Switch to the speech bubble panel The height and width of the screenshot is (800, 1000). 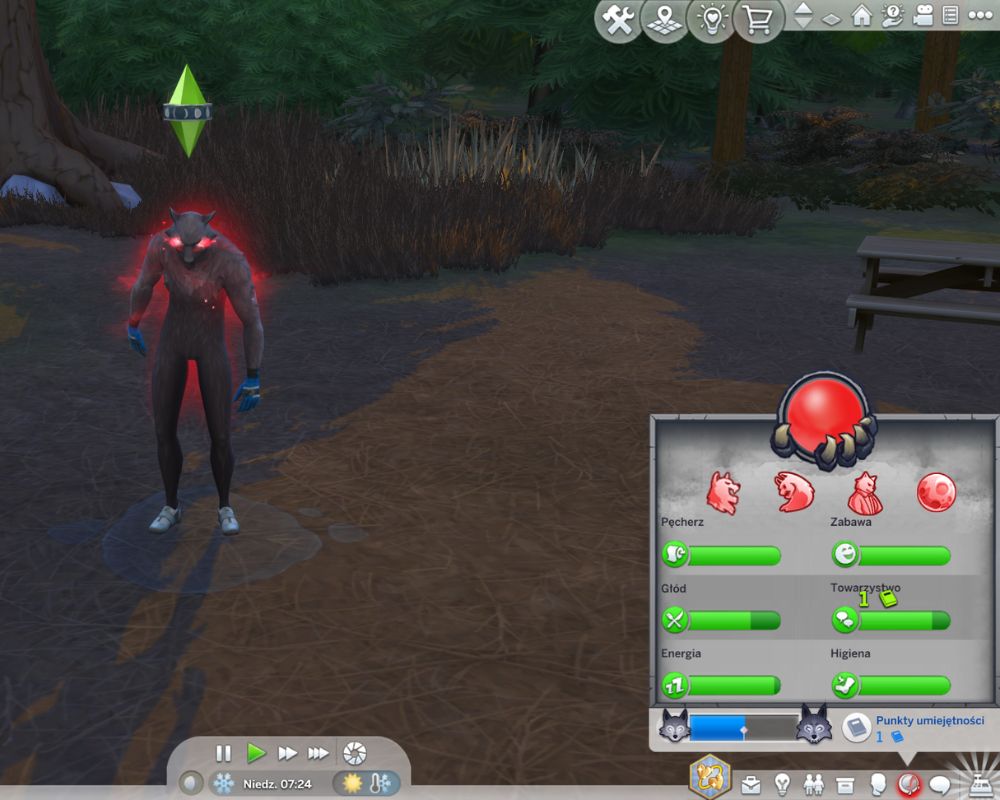pos(940,784)
